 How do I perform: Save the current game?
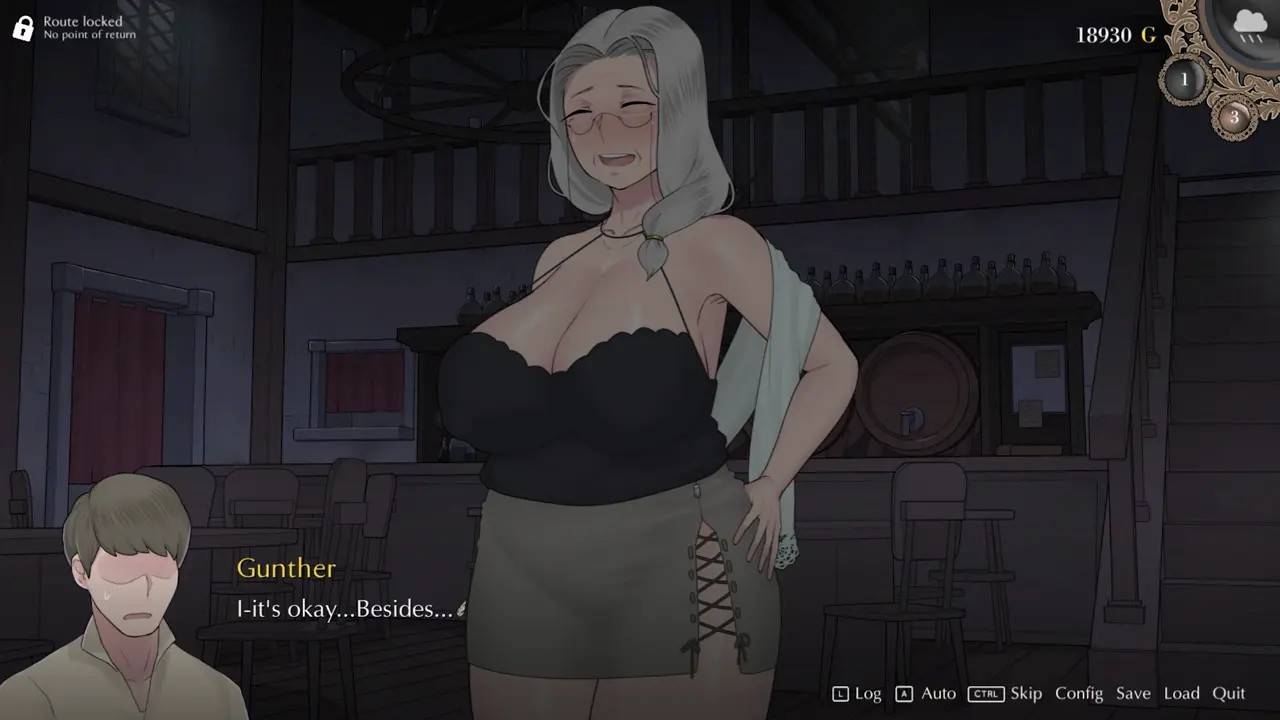pos(1133,693)
